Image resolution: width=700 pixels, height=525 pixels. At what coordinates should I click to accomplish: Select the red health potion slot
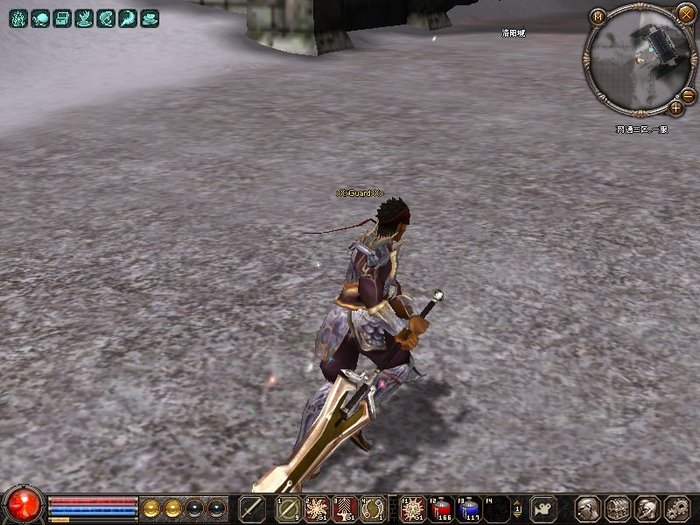click(x=442, y=508)
